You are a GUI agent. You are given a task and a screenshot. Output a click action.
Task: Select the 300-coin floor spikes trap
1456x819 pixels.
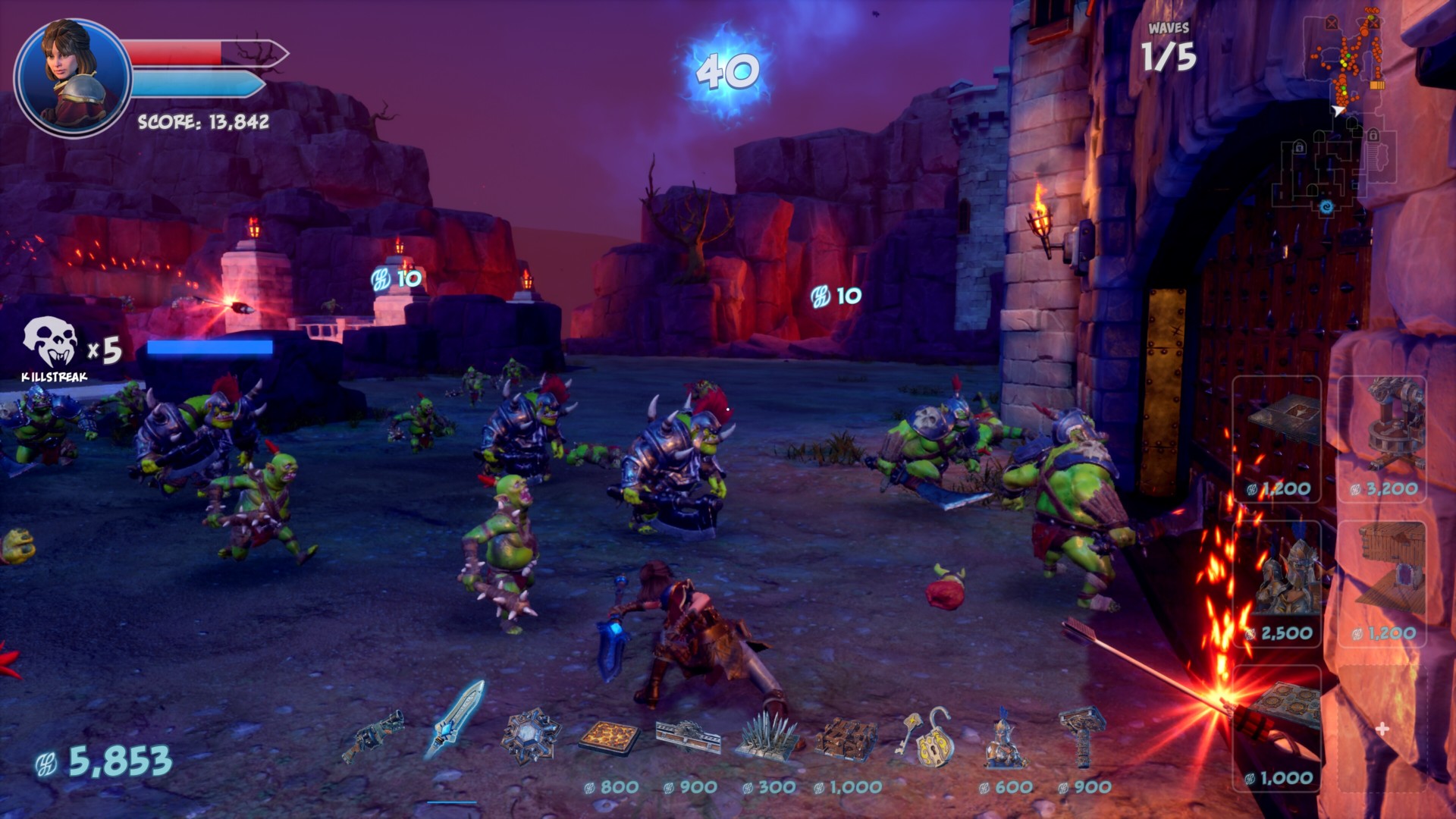pos(767,736)
